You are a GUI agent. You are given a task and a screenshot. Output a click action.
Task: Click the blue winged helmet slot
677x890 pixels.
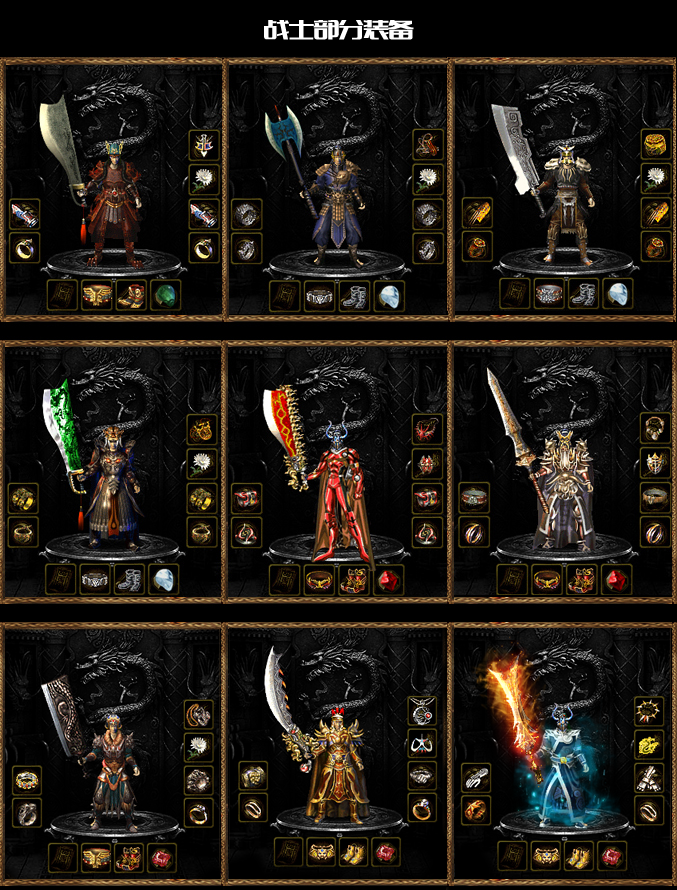point(204,145)
